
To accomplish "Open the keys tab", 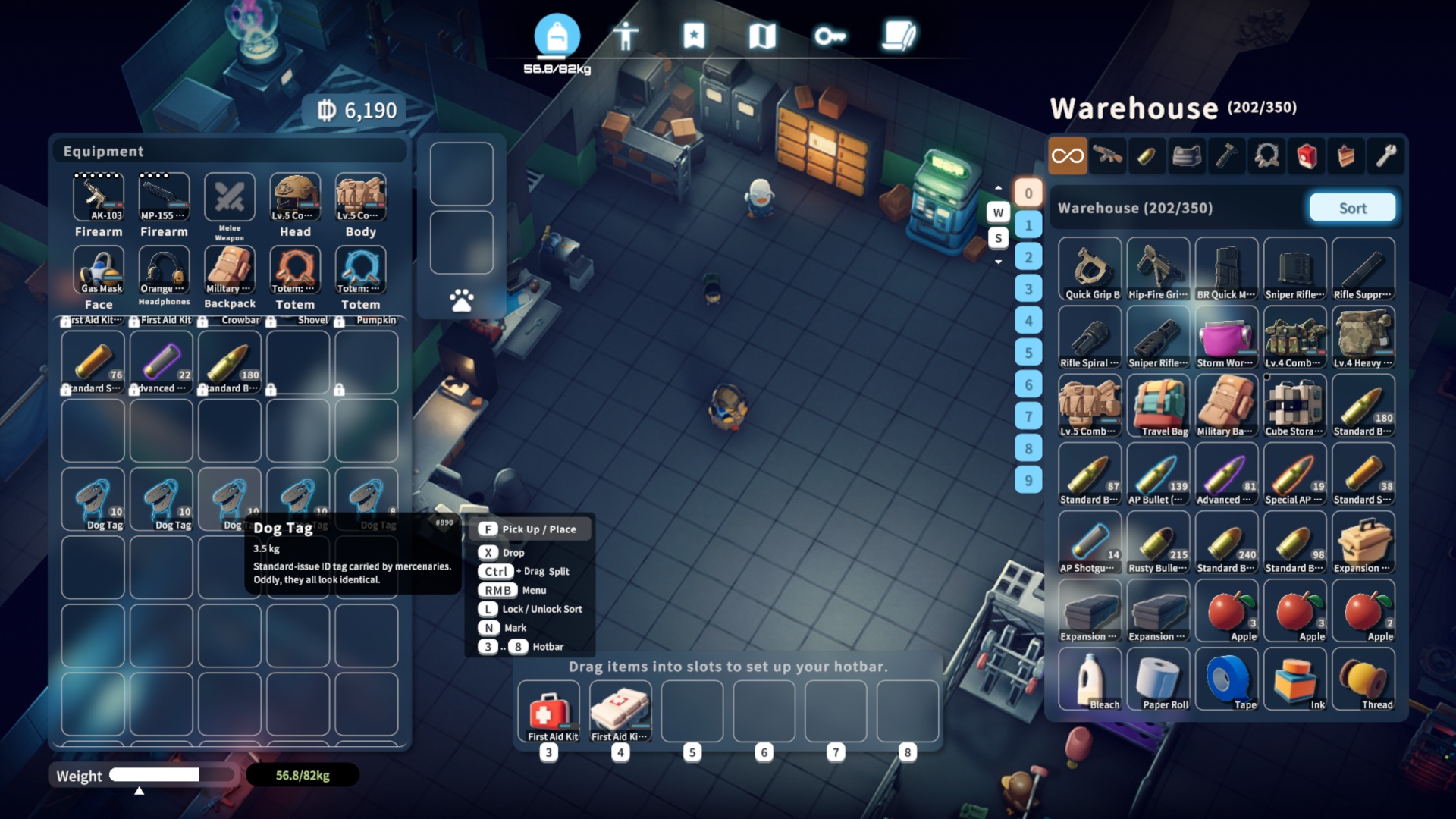I will [x=830, y=36].
